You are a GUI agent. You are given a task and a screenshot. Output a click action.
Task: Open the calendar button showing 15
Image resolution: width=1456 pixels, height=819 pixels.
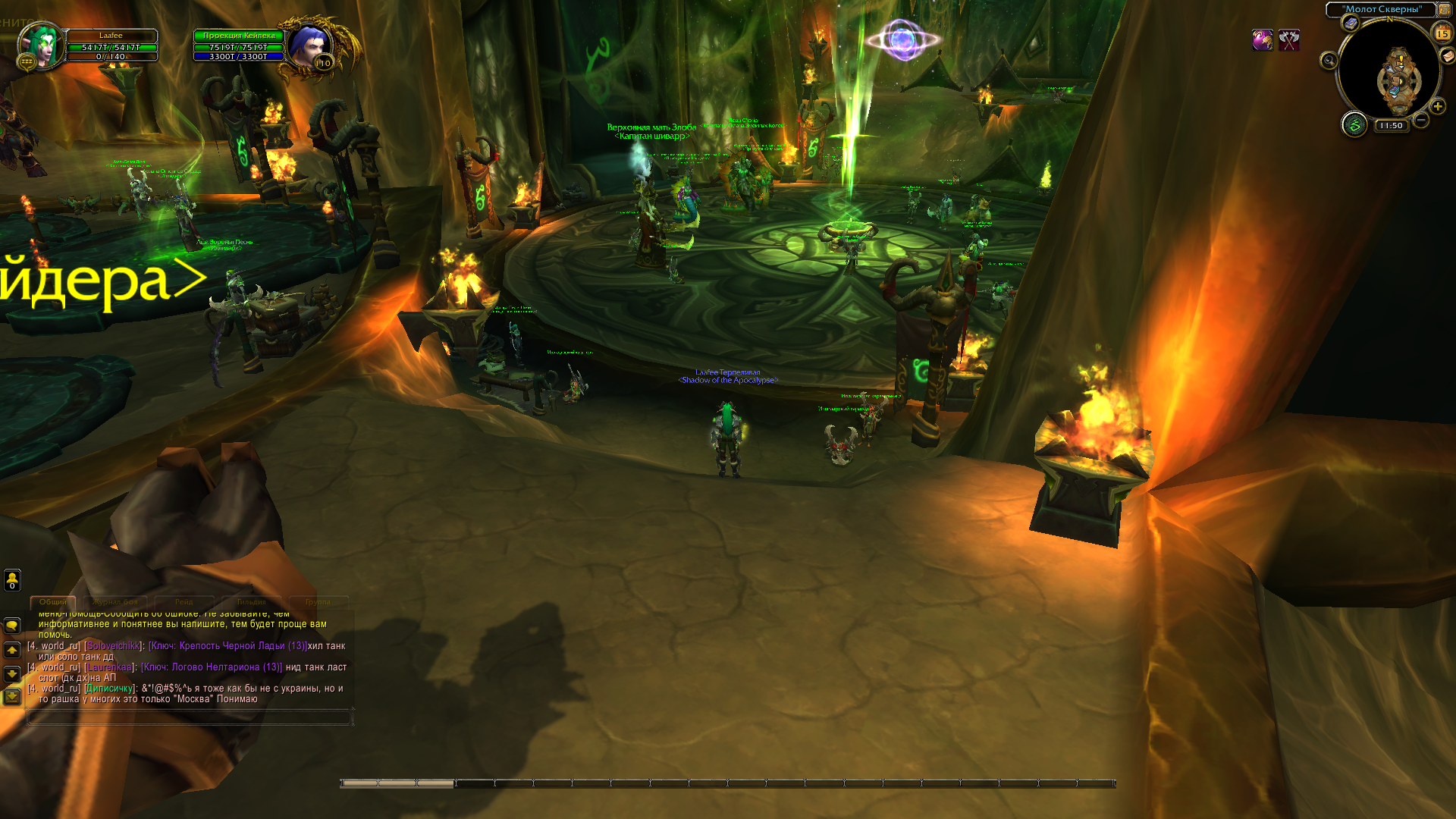(x=1442, y=33)
